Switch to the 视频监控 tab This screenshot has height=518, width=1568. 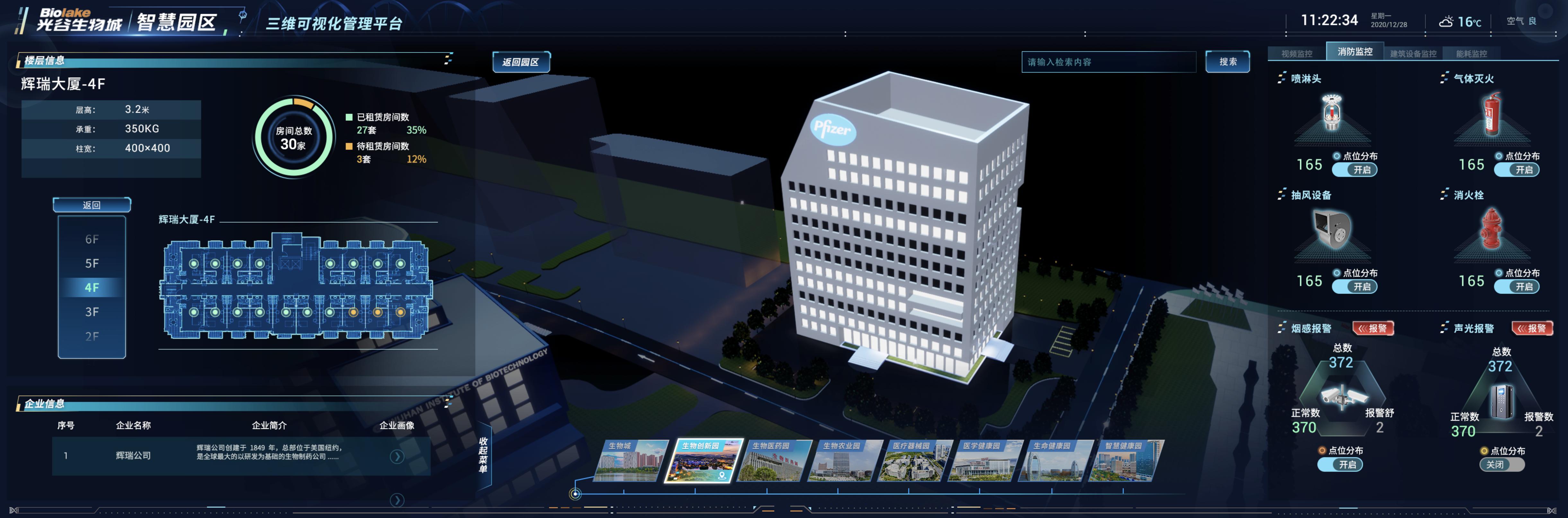pyautogui.click(x=1296, y=54)
